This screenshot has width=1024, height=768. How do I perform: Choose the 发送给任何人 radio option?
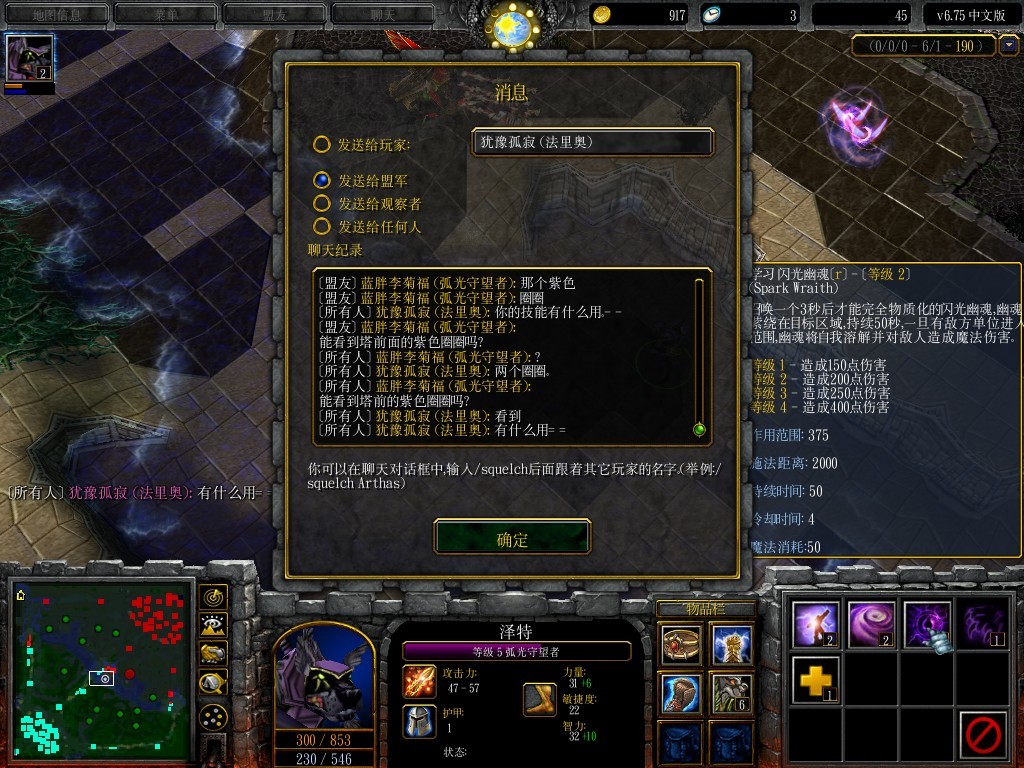321,227
